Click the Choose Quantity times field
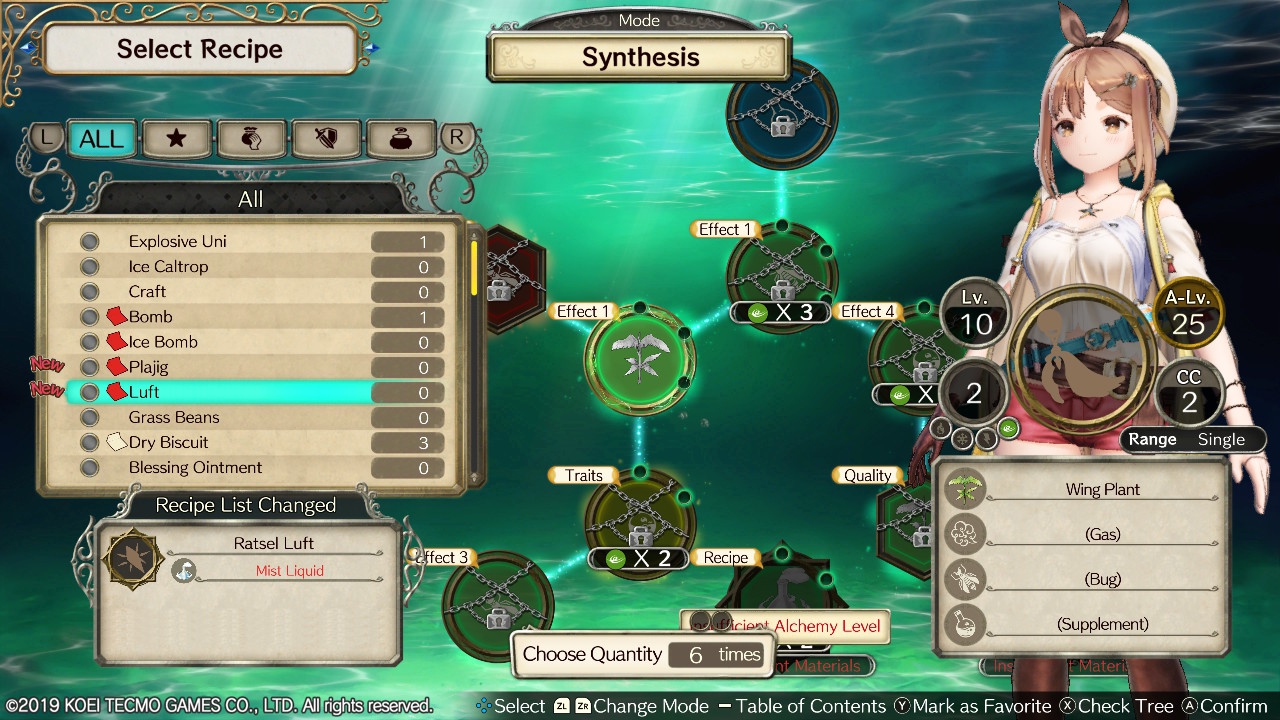This screenshot has height=720, width=1280. [716, 655]
